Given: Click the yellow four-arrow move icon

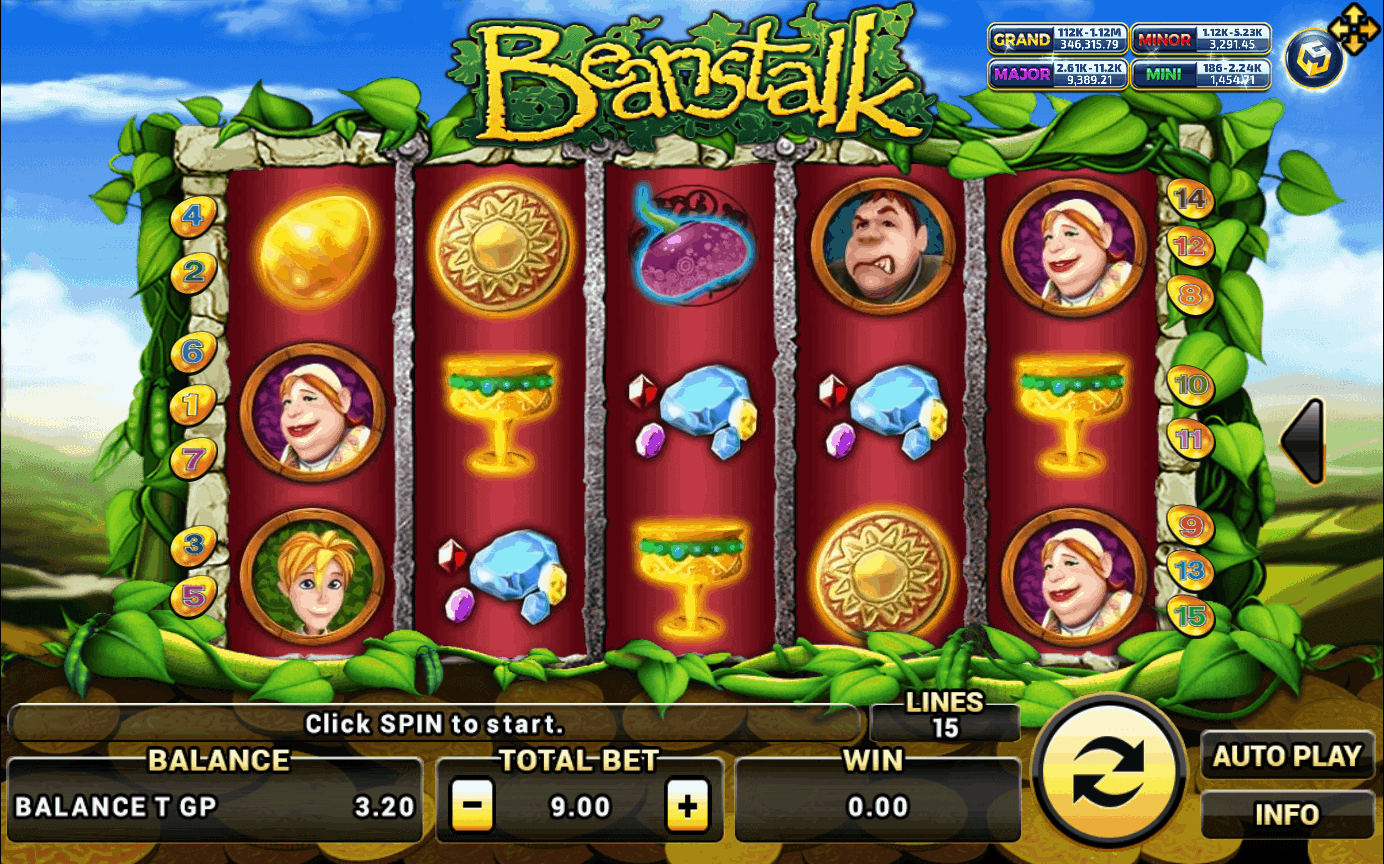Looking at the screenshot, I should click(x=1352, y=30).
